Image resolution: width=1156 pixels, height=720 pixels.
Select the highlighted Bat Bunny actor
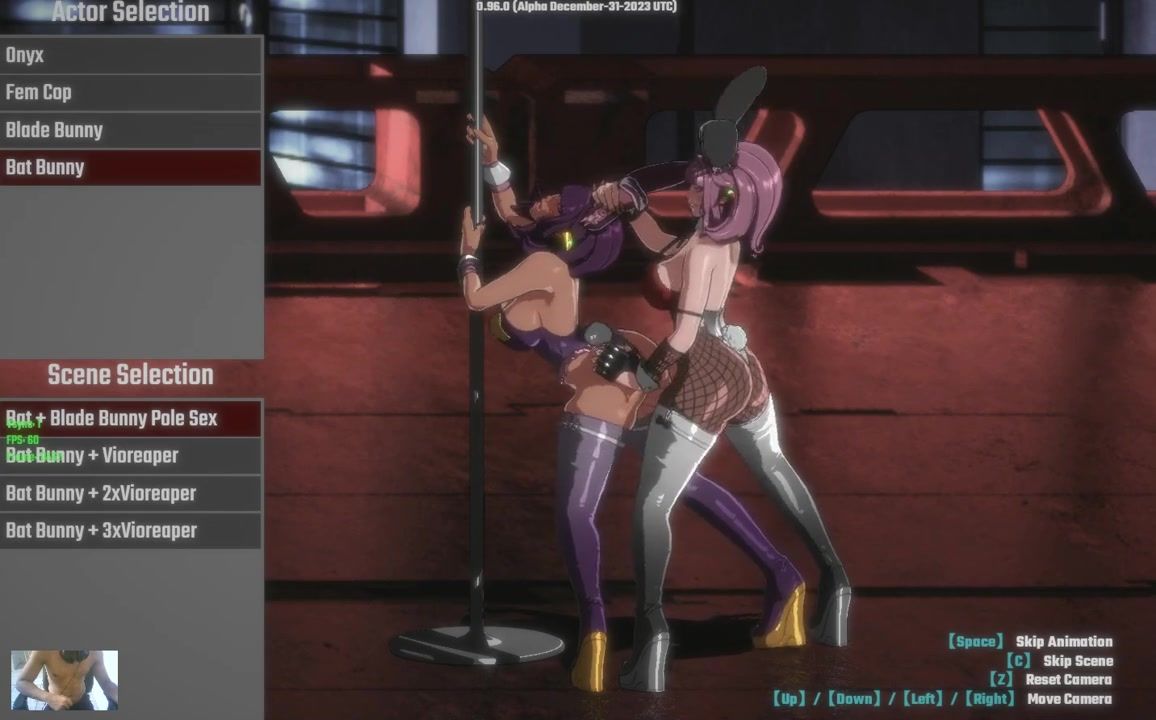pos(130,167)
